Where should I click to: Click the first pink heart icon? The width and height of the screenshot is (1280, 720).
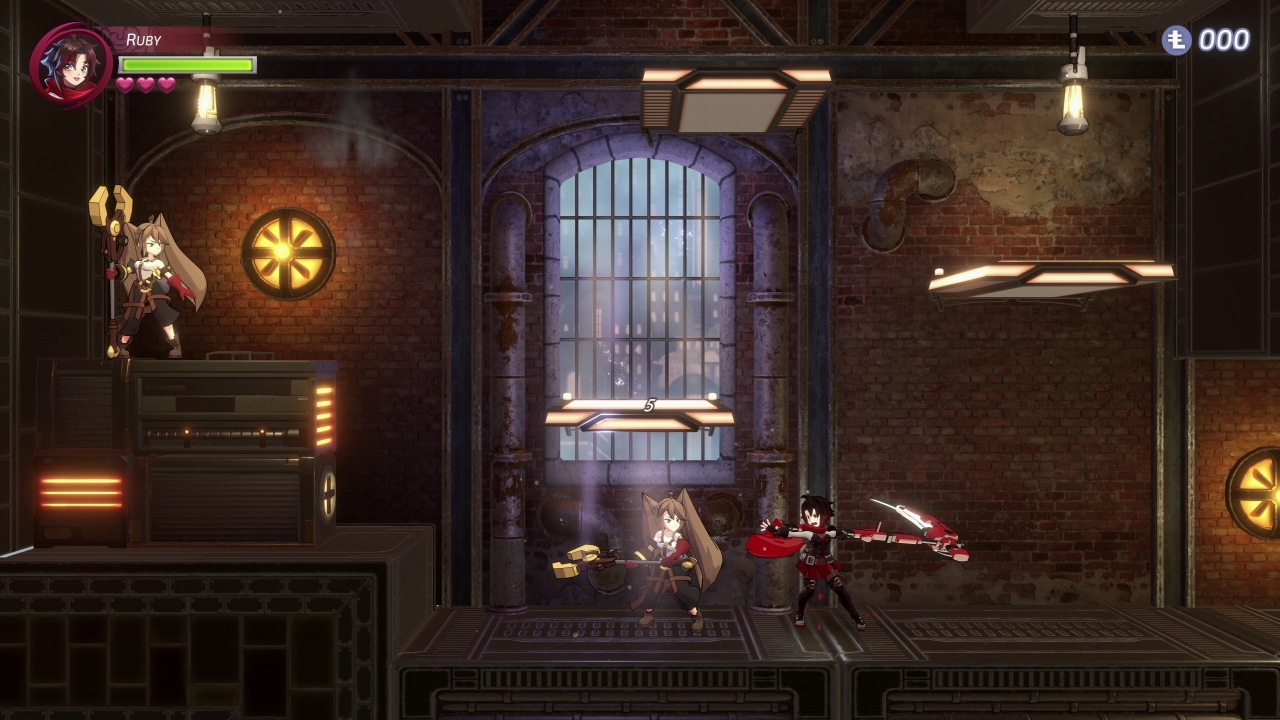127,83
